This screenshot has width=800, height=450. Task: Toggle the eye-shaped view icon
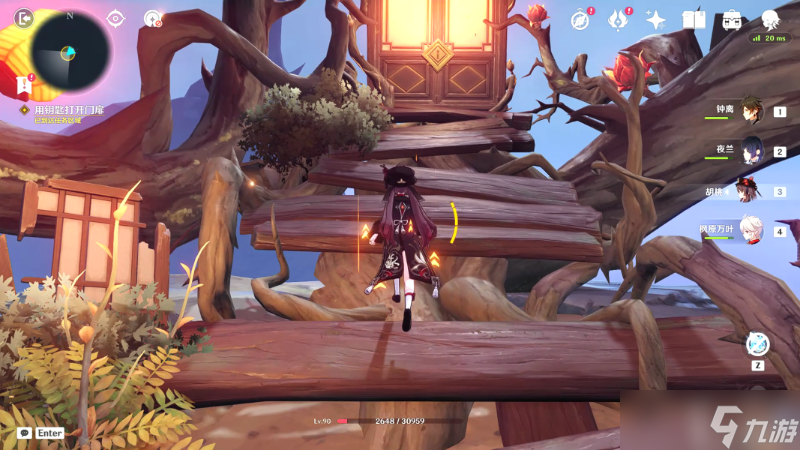click(x=116, y=18)
